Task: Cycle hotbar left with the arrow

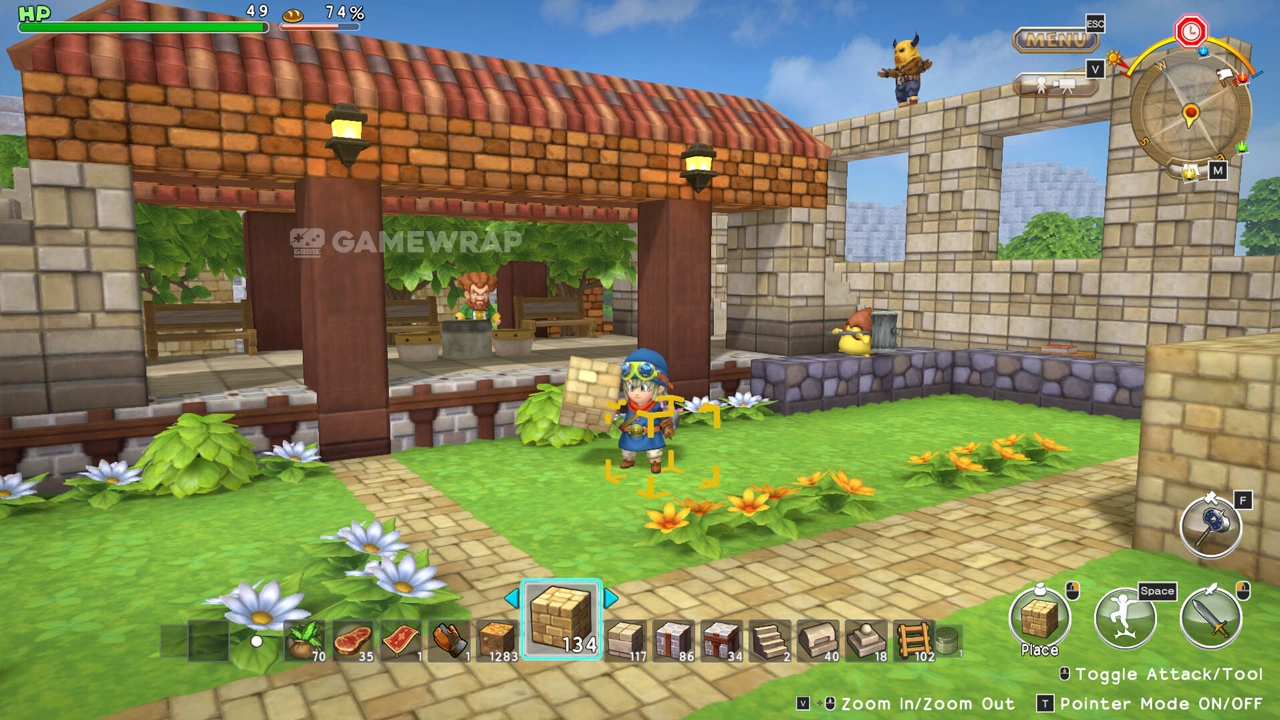Action: [x=512, y=599]
